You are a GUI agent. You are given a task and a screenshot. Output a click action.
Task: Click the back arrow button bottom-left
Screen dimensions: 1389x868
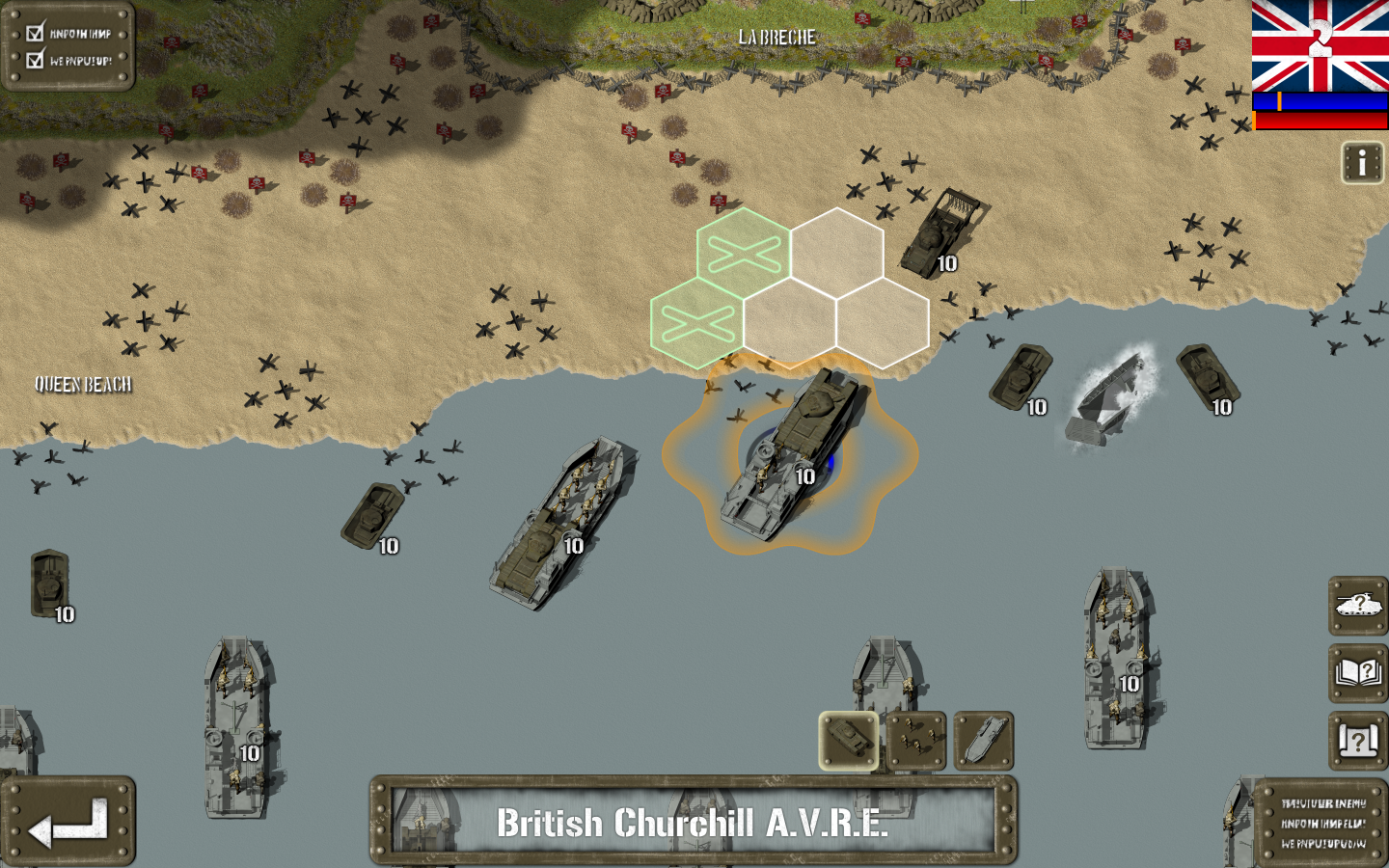[x=70, y=819]
